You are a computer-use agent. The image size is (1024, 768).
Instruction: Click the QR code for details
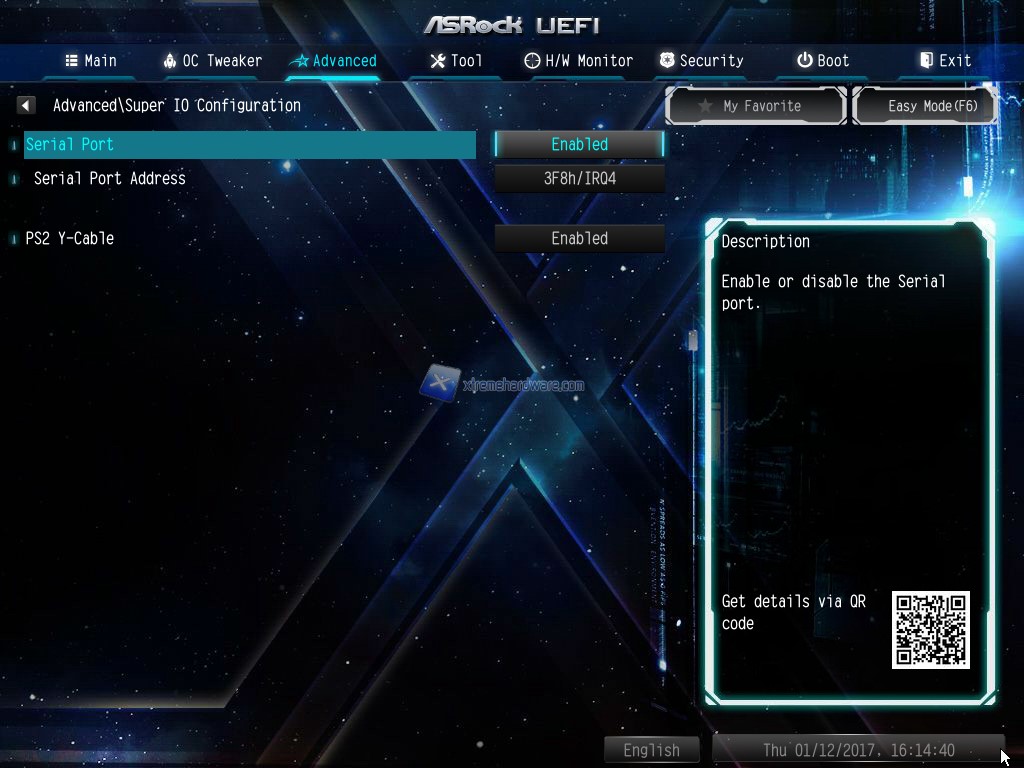tap(930, 630)
